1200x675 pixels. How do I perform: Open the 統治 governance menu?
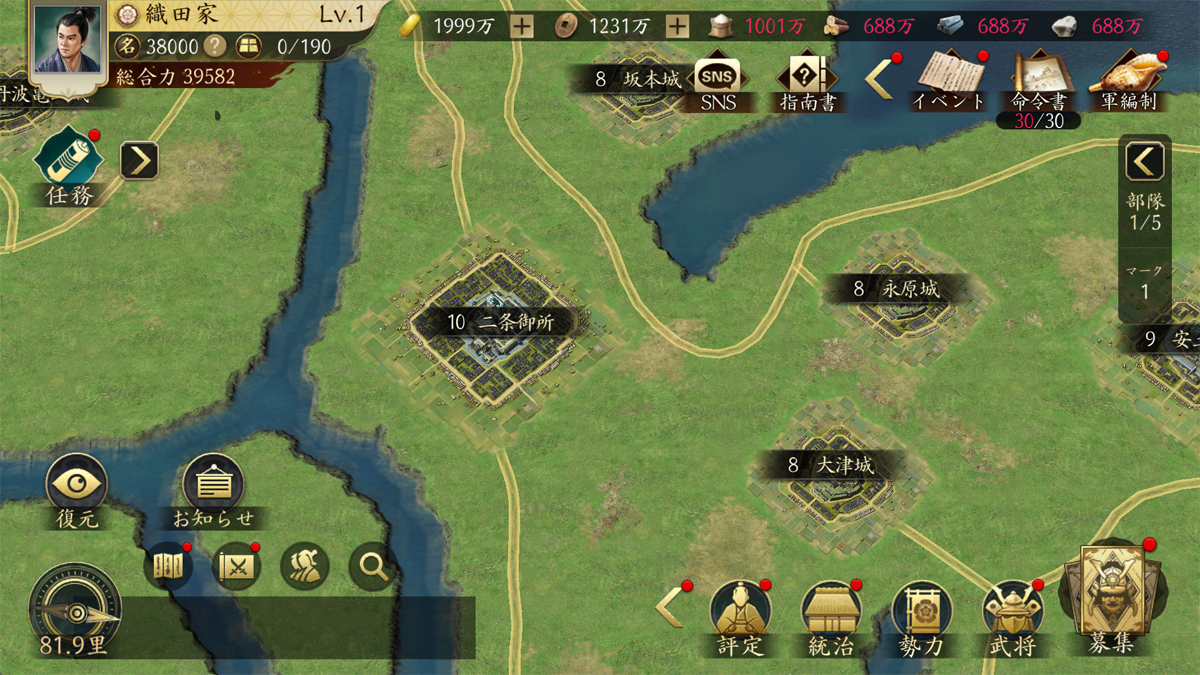(x=831, y=612)
